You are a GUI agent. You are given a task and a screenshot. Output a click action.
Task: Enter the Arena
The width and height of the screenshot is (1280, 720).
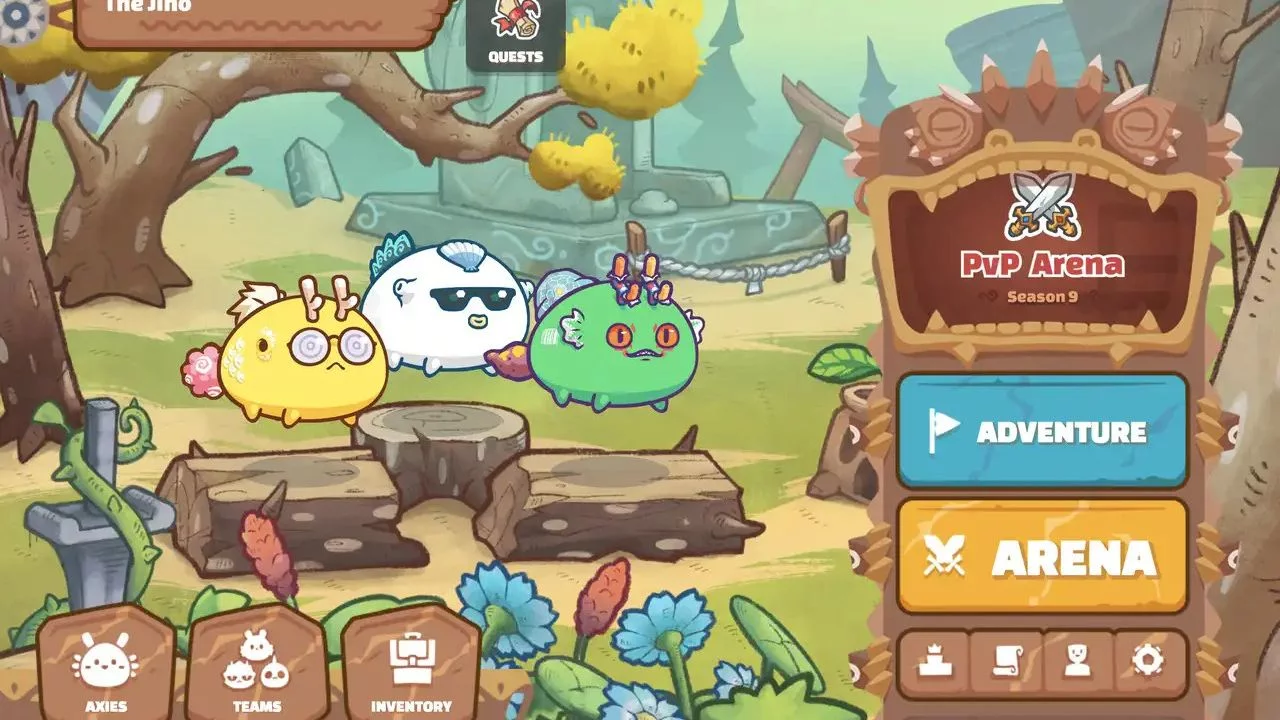pyautogui.click(x=1041, y=557)
